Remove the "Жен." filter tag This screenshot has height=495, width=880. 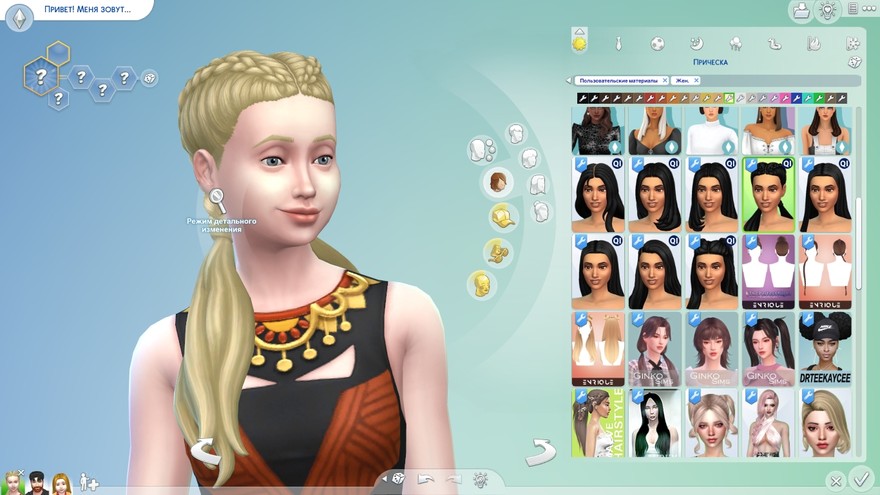pyautogui.click(x=696, y=80)
